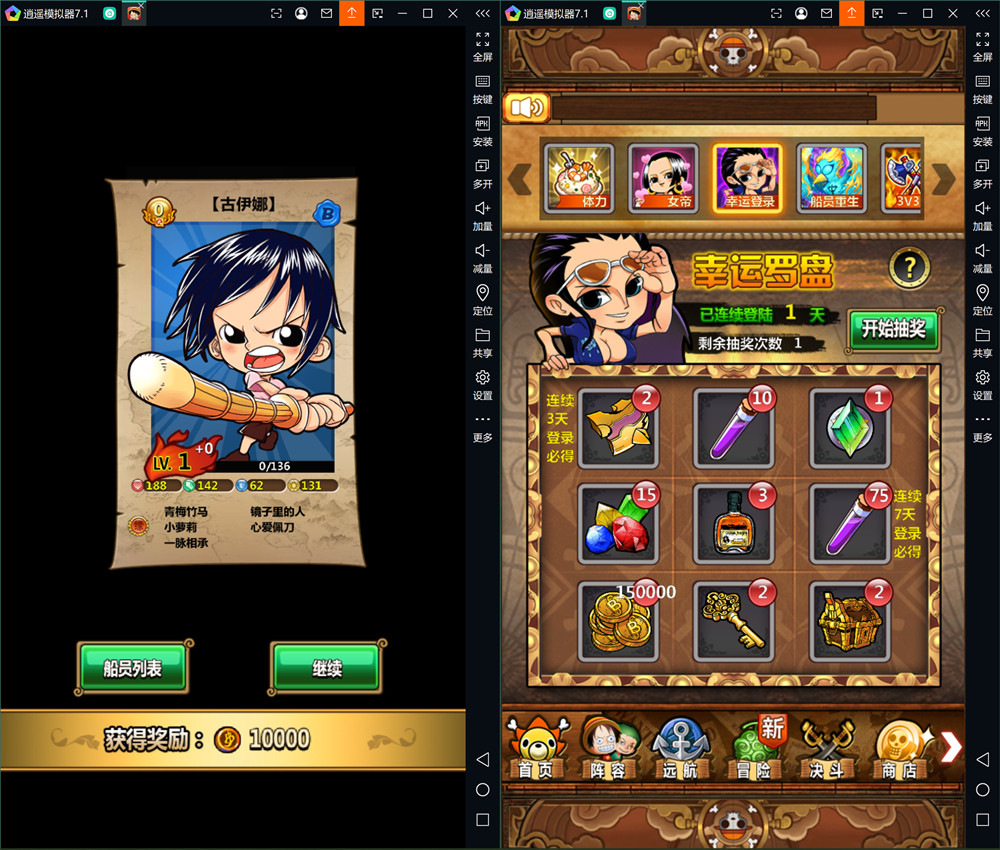Click the treasure chest prize tile
Screen dimensions: 1000x850
point(849,622)
